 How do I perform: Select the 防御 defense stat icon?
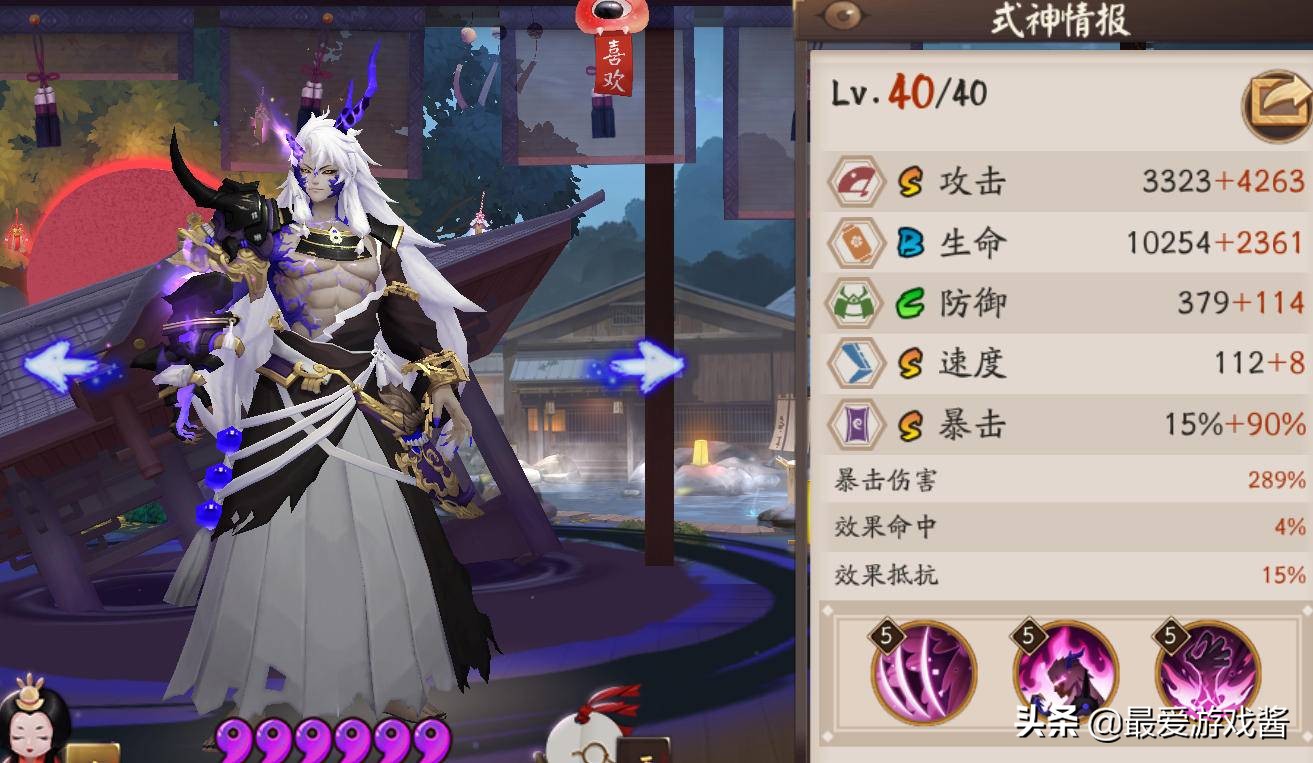(x=855, y=303)
